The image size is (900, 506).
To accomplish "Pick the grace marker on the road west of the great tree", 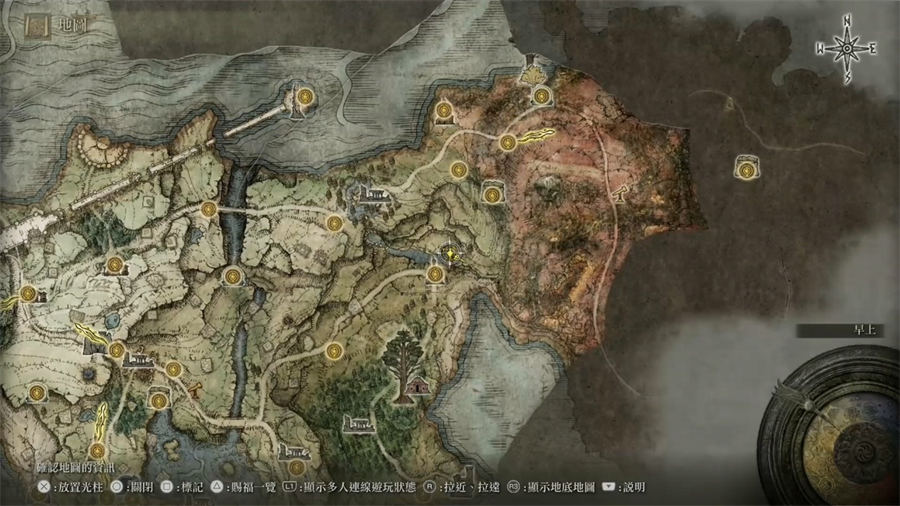I will (333, 350).
